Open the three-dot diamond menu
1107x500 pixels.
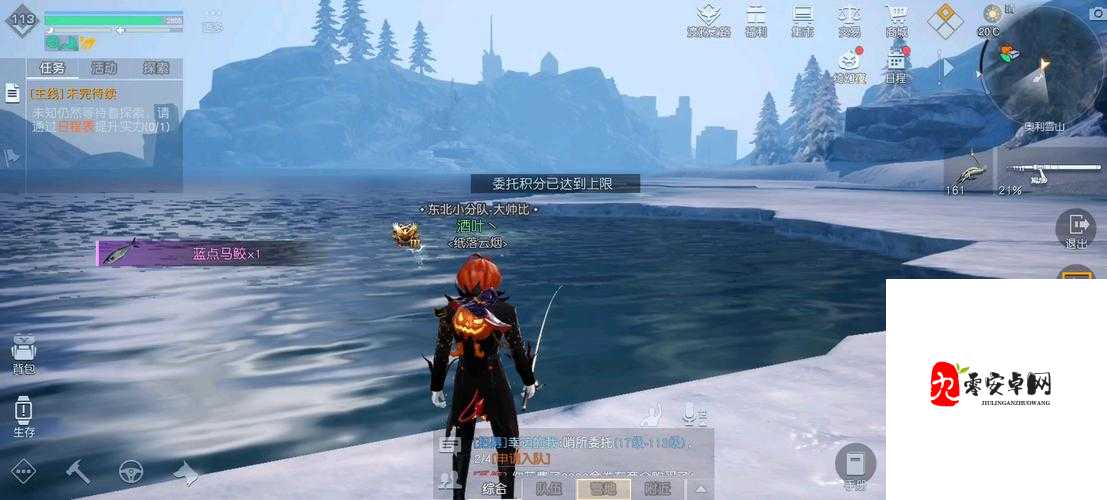point(22,470)
